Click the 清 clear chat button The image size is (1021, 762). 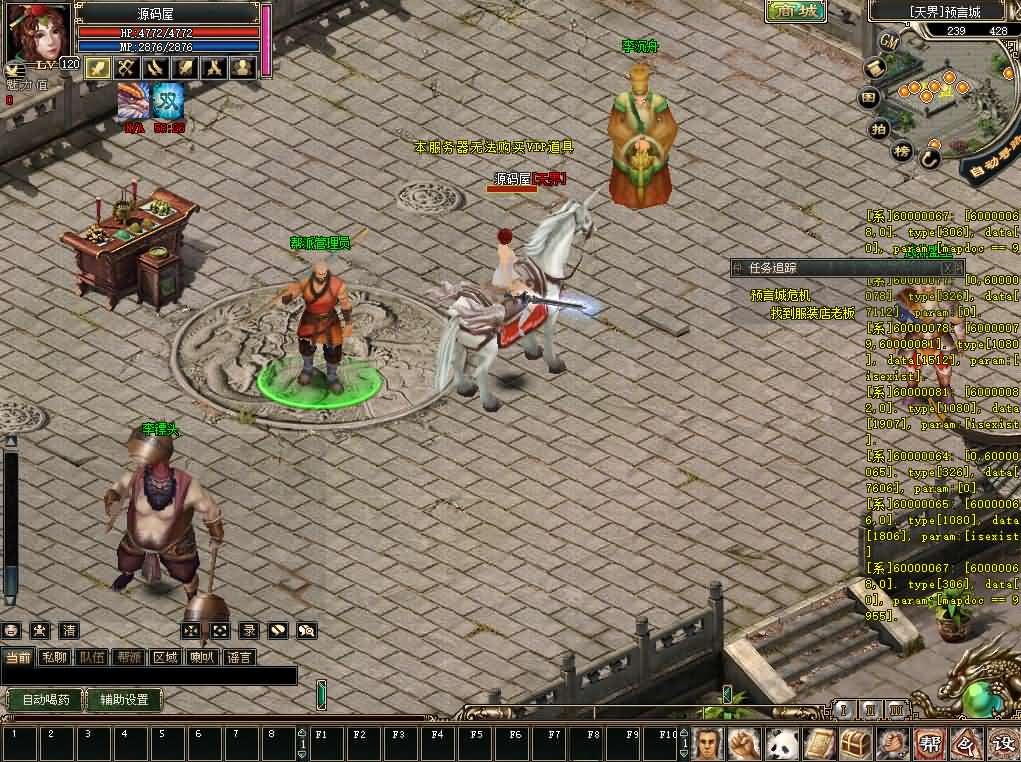pyautogui.click(x=69, y=631)
